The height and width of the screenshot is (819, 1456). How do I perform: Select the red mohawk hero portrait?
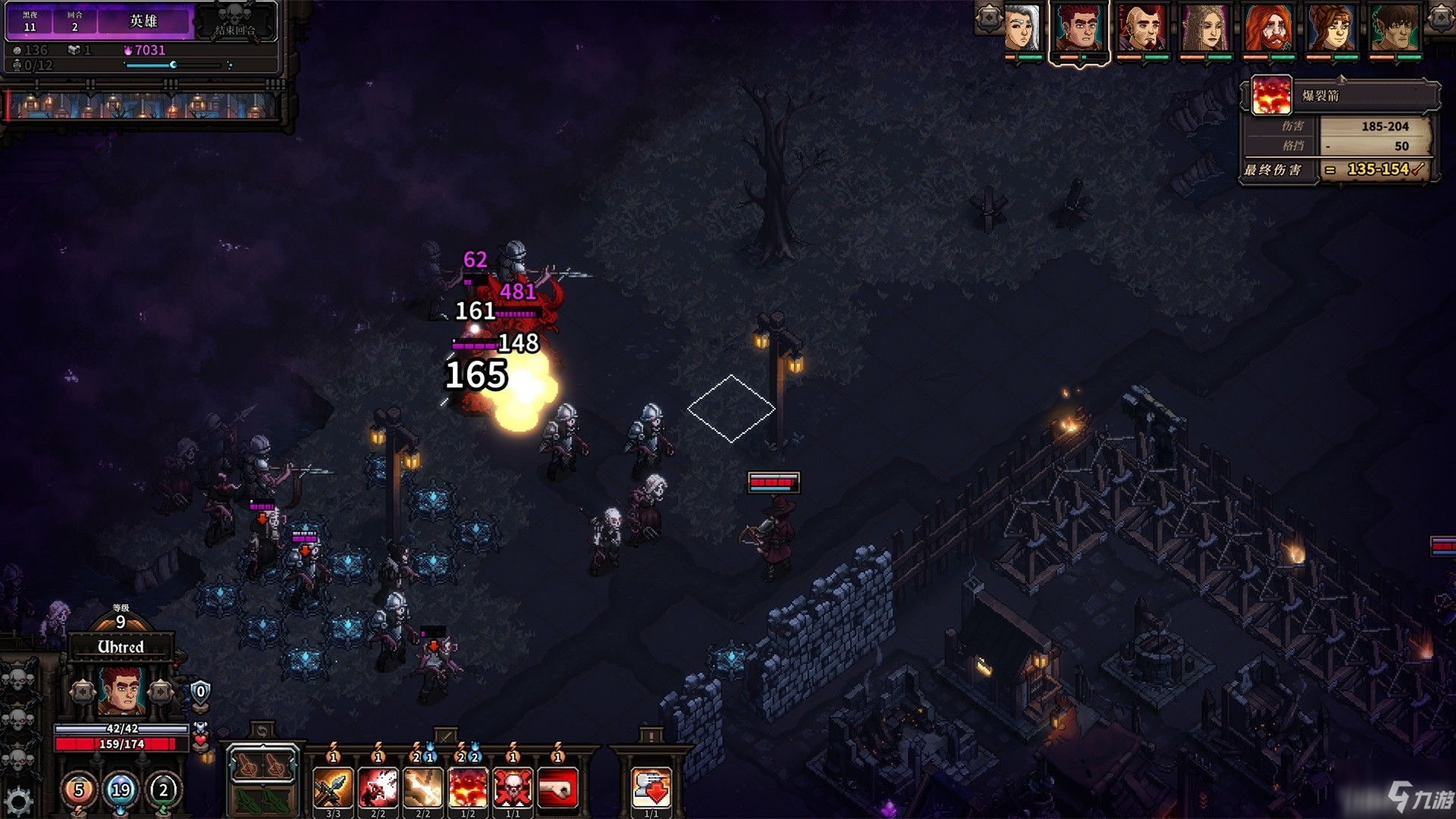(x=1142, y=28)
